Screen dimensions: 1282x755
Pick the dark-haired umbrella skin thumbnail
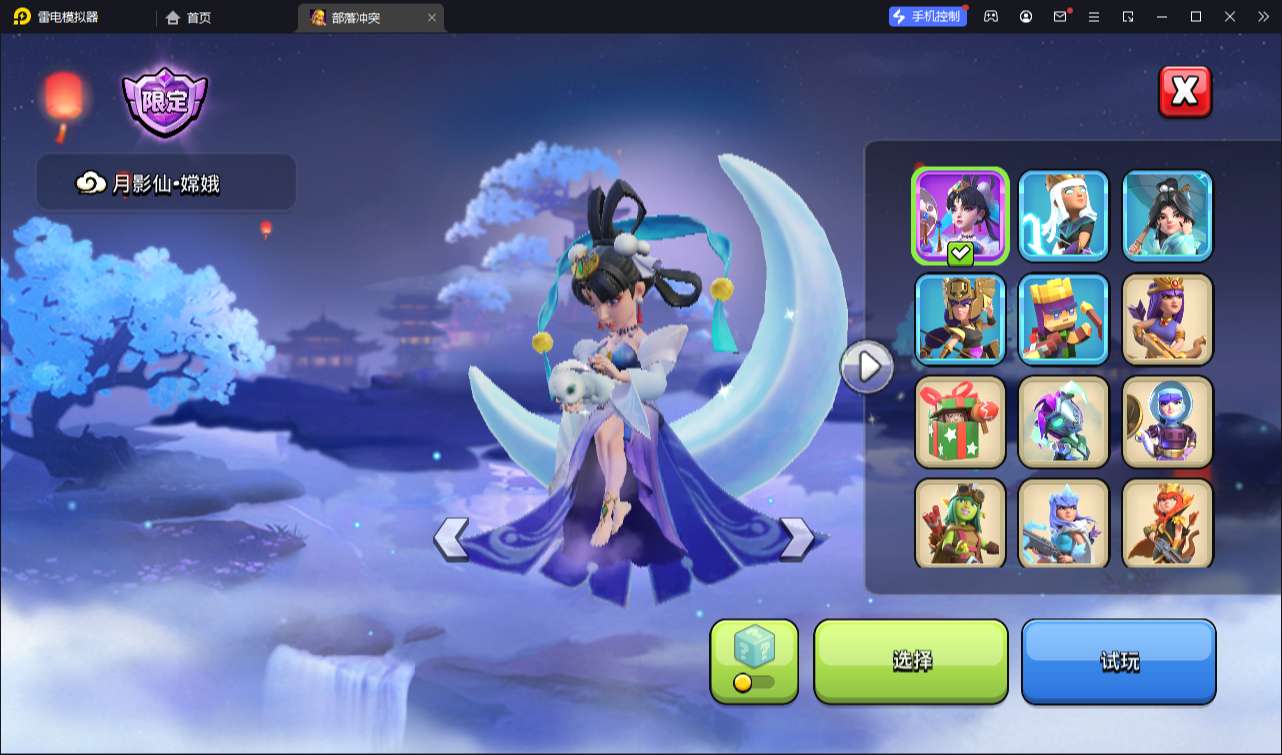1167,215
